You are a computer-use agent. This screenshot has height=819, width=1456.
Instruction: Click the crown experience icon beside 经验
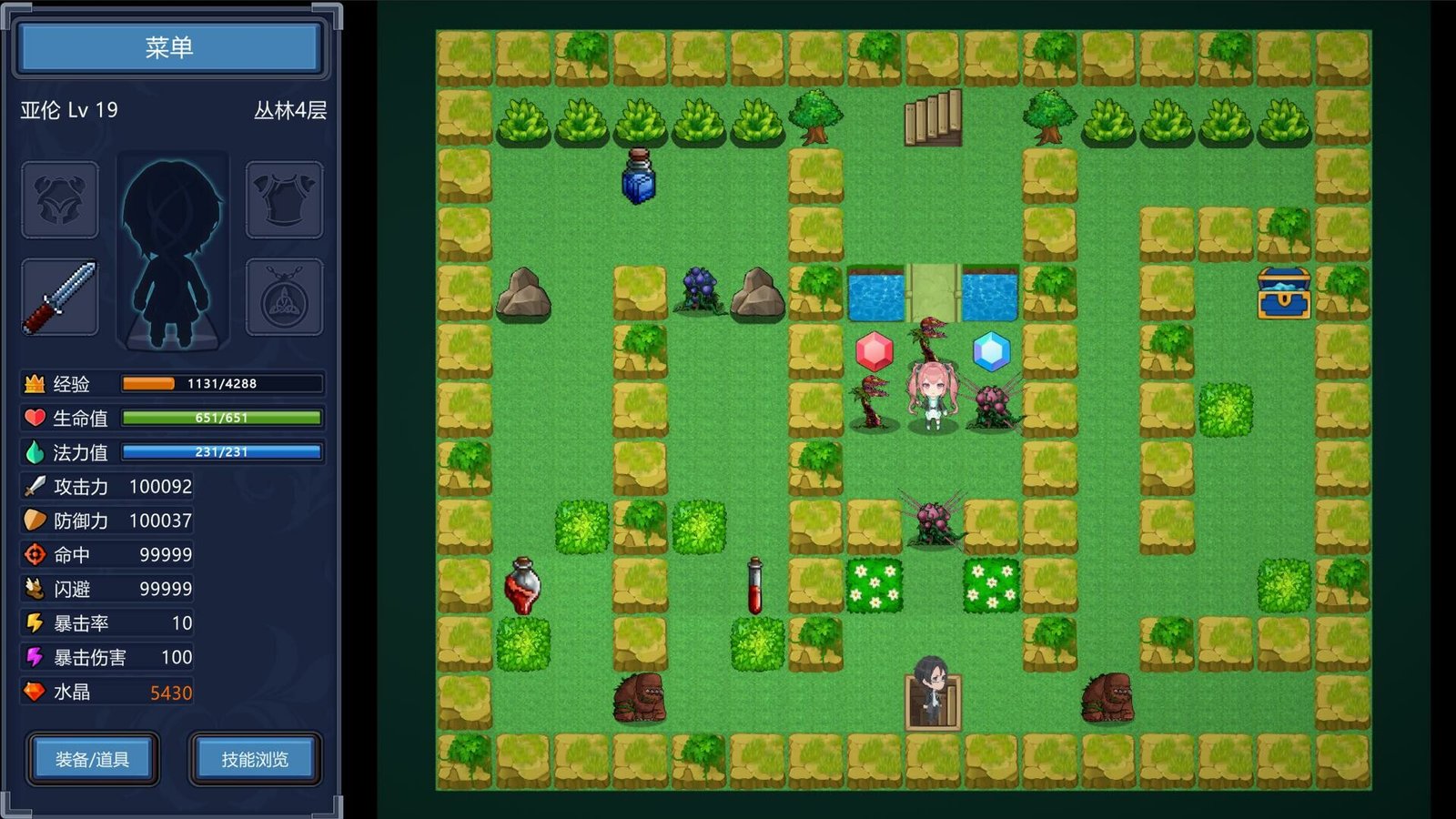(x=34, y=384)
